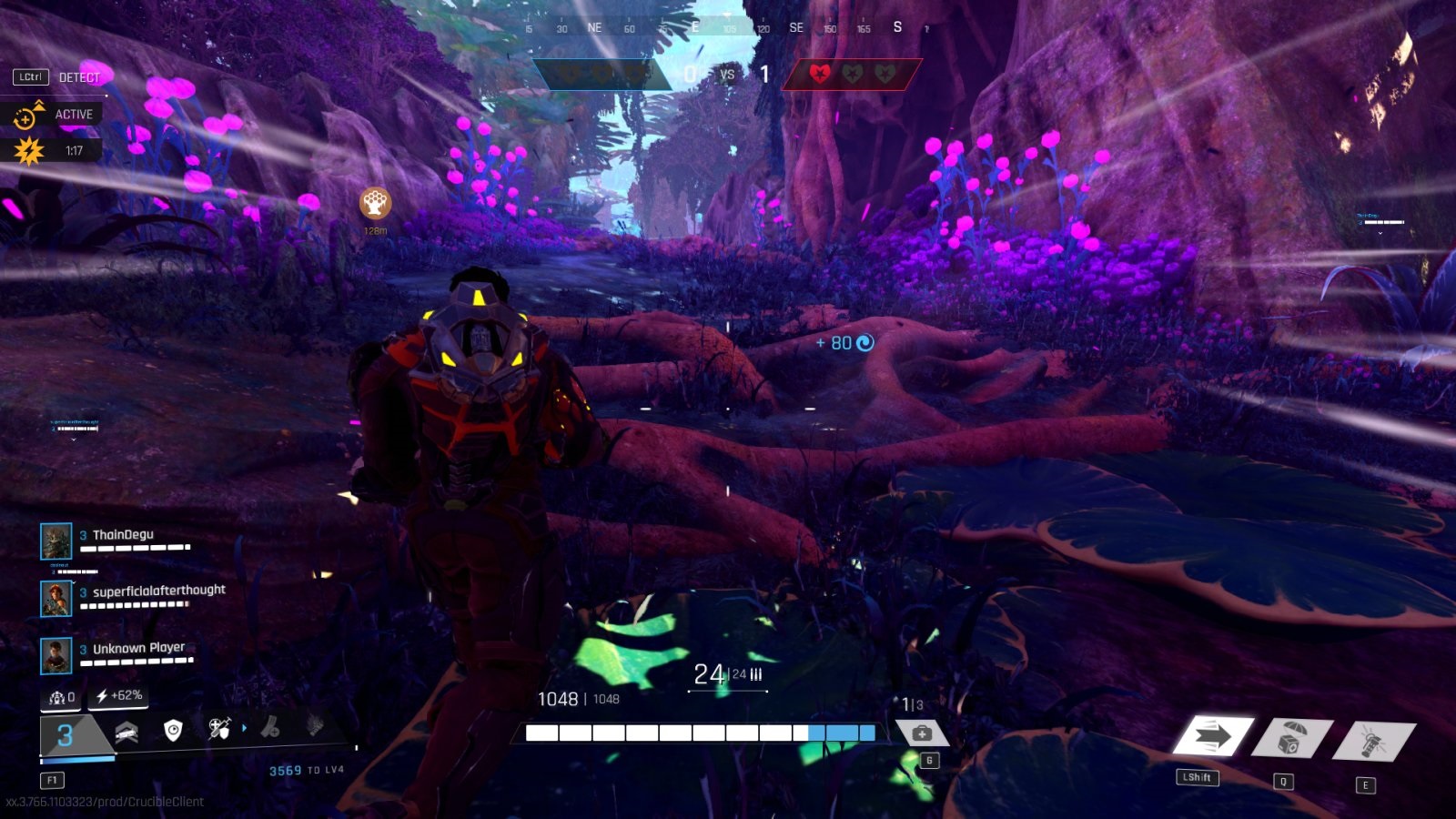Image resolution: width=1456 pixels, height=819 pixels.
Task: Check the lightning burst timed buff icon
Action: coord(28,151)
